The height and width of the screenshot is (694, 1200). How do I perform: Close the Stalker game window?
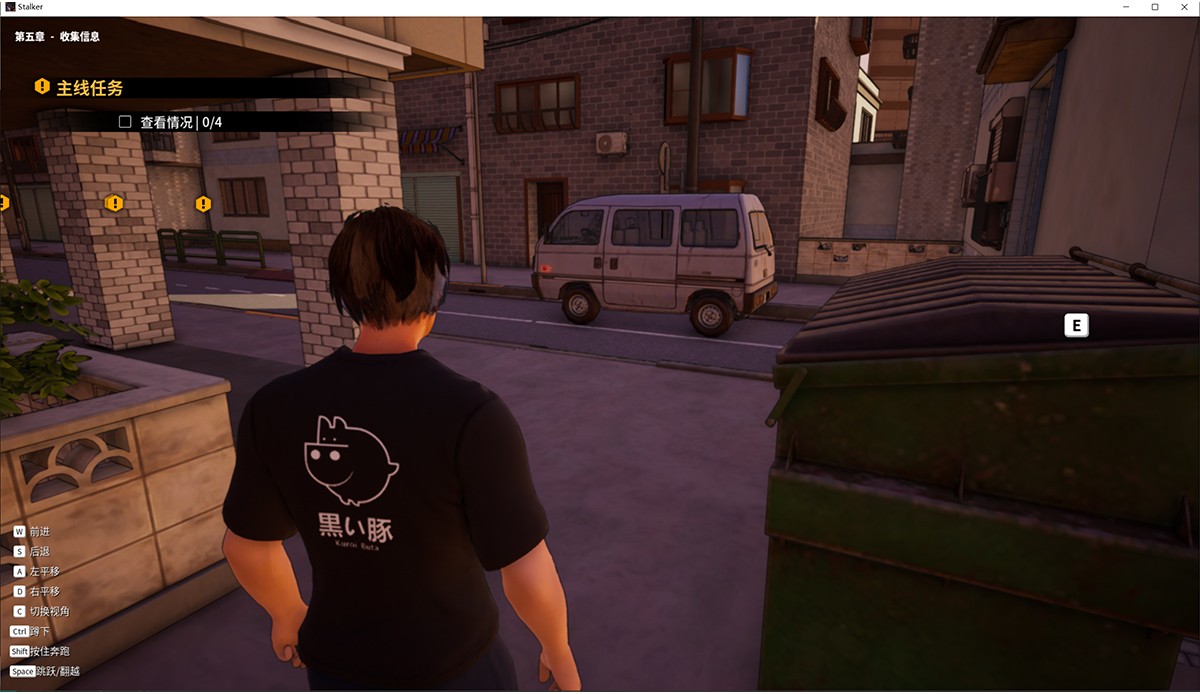coord(1182,7)
